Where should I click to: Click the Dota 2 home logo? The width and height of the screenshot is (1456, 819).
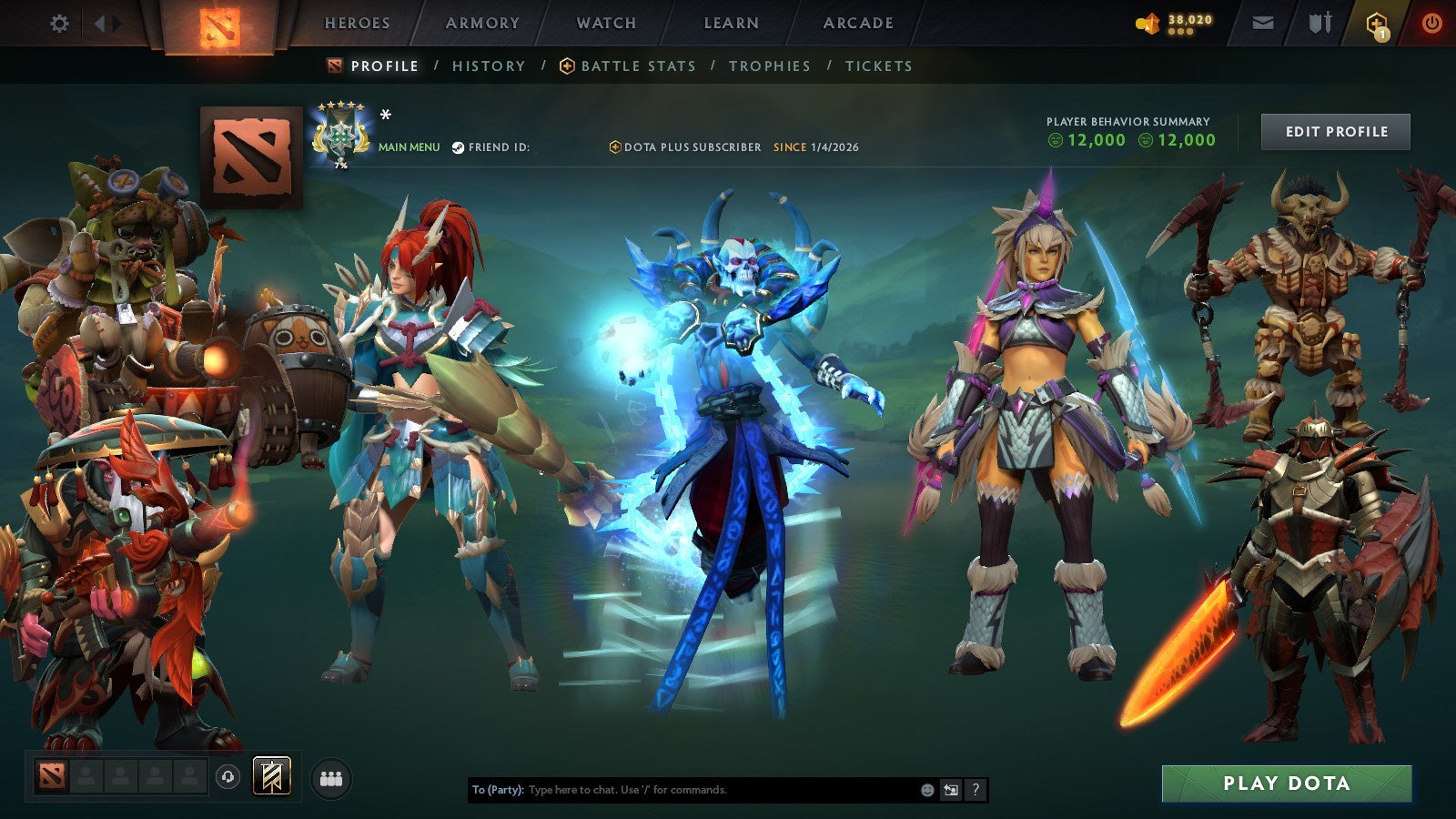[218, 23]
